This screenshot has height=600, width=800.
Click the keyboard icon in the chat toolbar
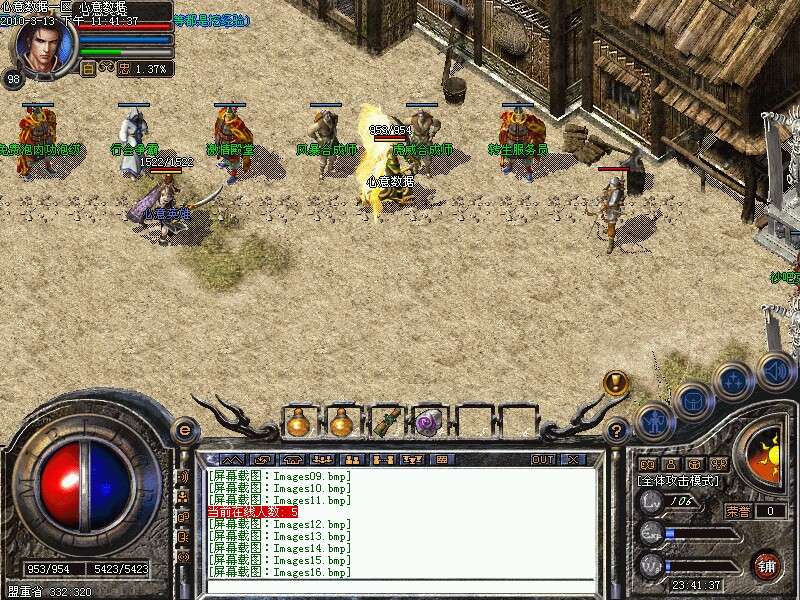(439, 460)
